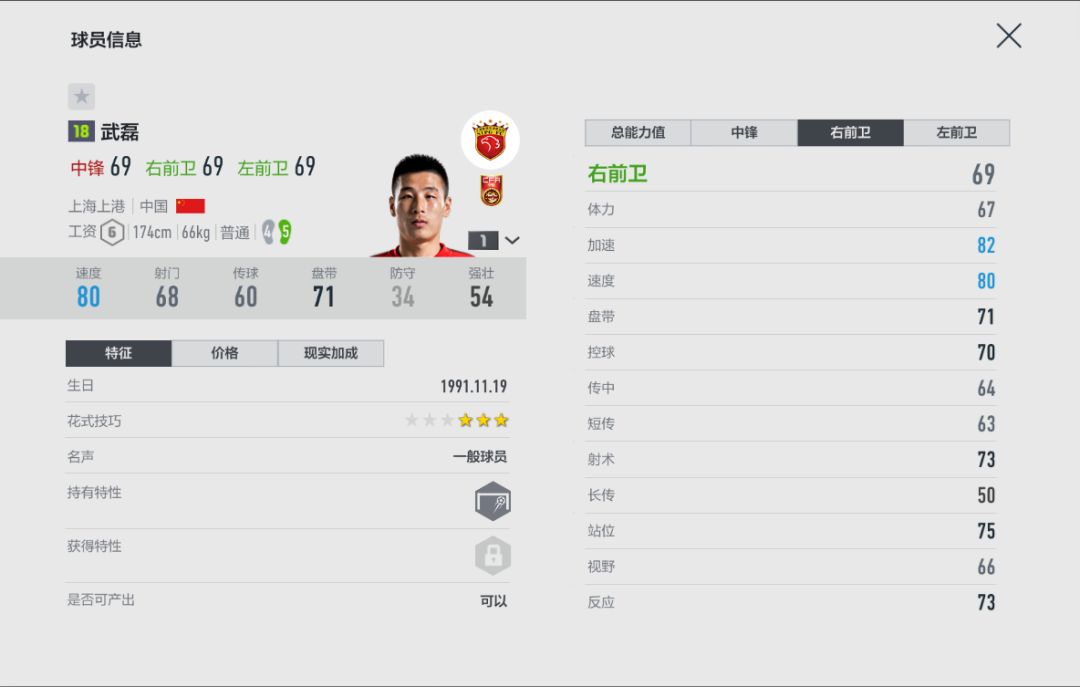Select the 中锋 position tab
This screenshot has height=687, width=1080.
point(744,132)
